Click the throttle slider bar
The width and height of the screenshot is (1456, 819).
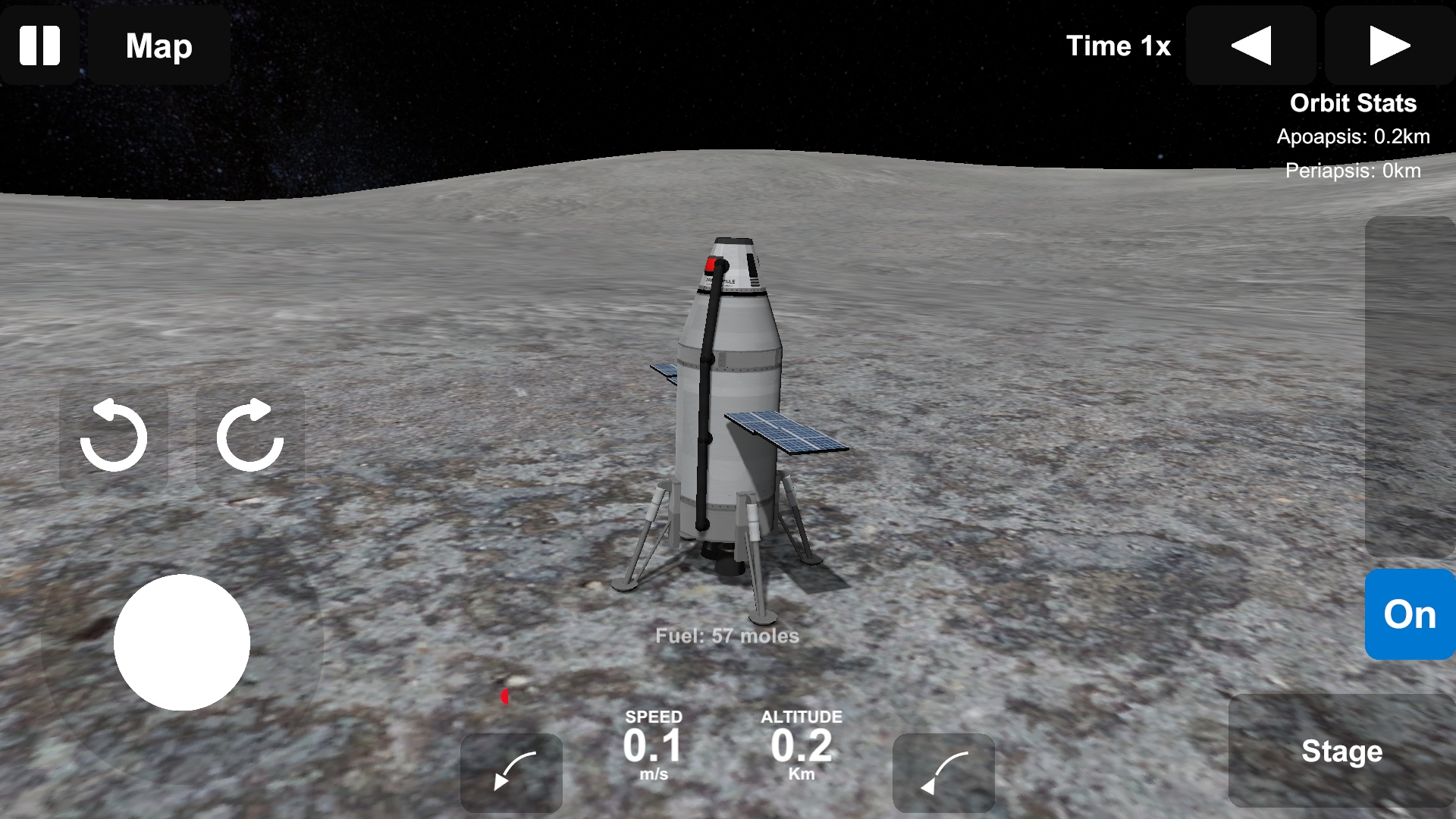tap(1410, 387)
